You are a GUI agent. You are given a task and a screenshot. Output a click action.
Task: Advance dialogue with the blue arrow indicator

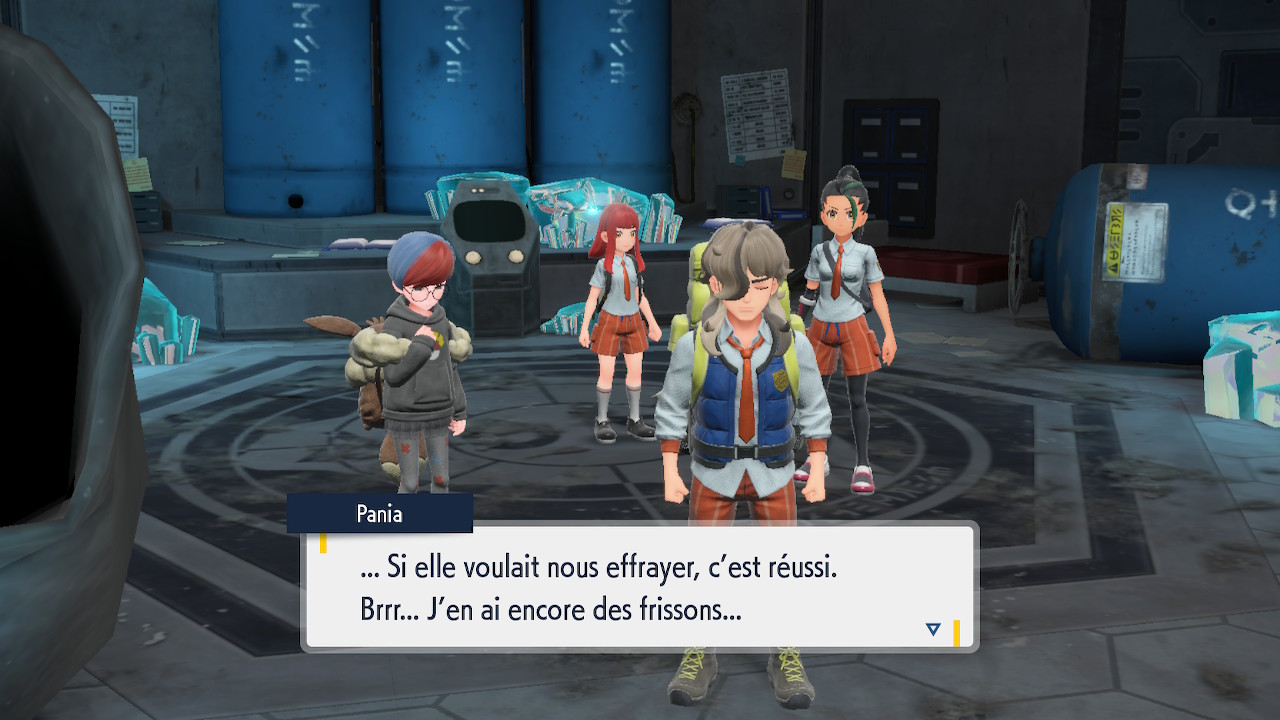coord(933,629)
